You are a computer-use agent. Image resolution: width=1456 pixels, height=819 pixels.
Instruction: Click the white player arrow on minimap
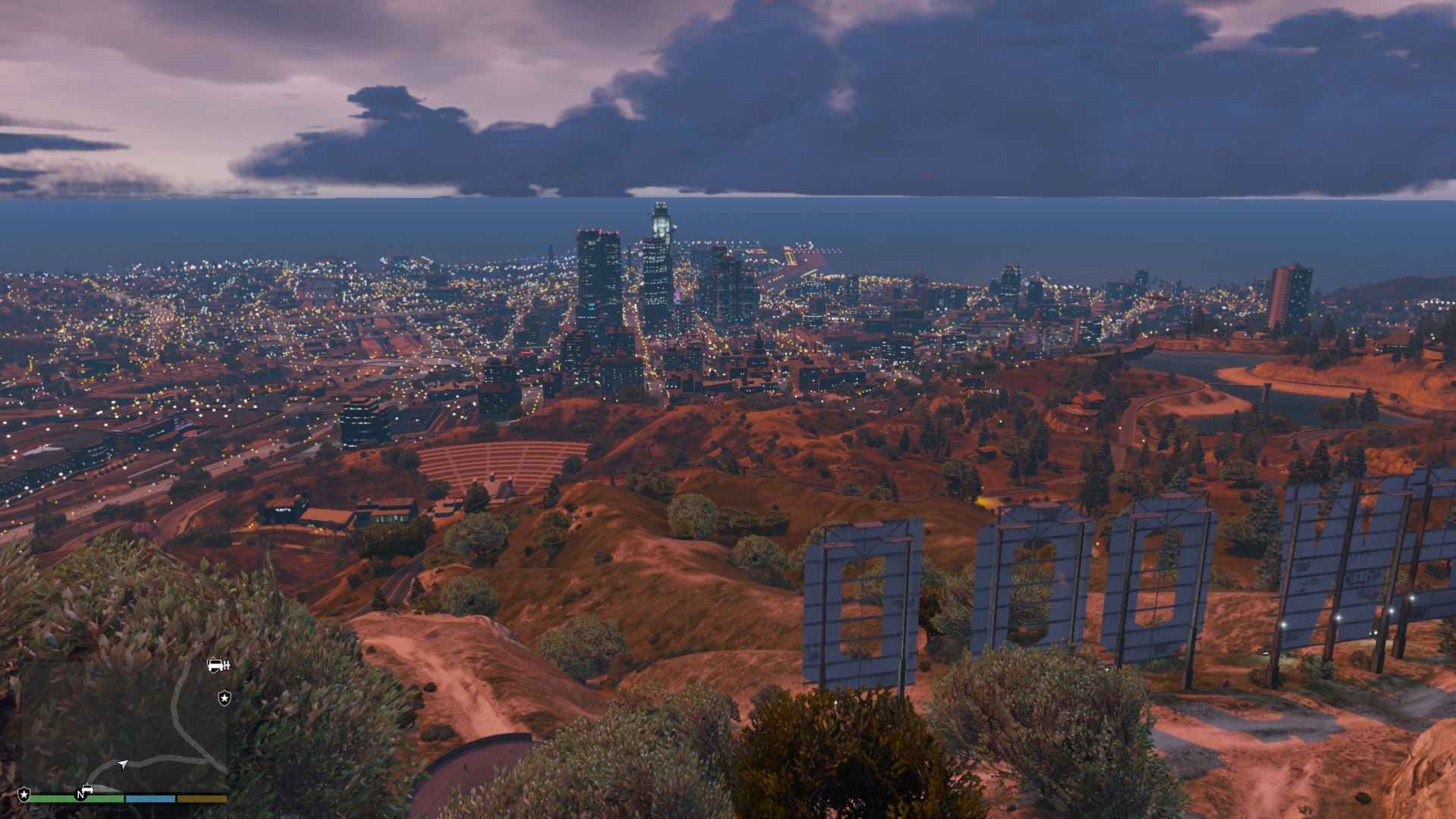click(x=123, y=764)
